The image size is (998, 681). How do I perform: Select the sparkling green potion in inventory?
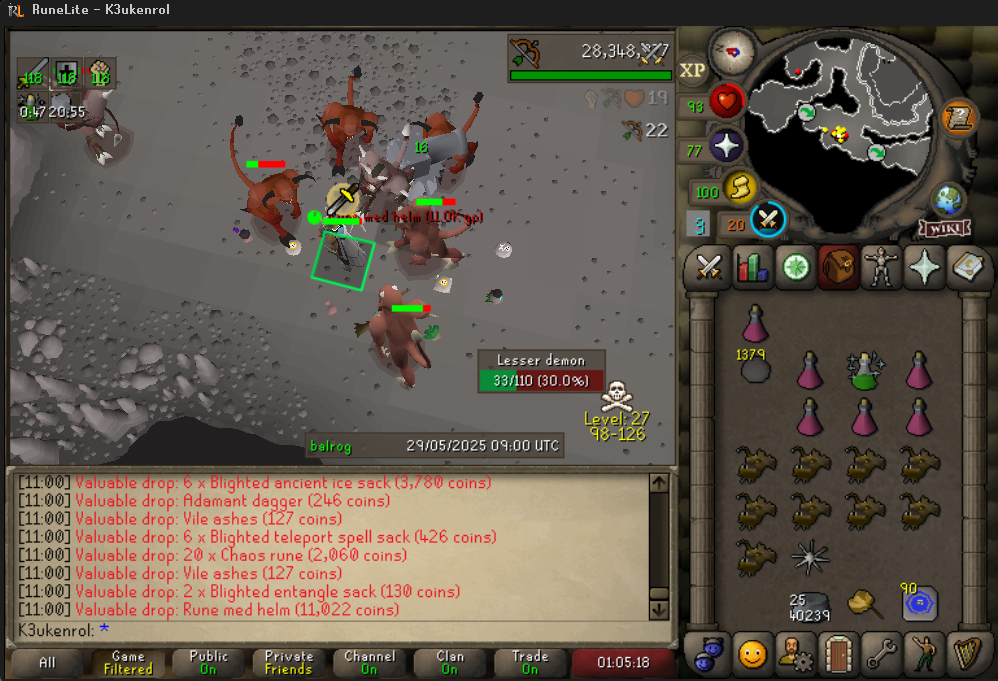(x=864, y=370)
